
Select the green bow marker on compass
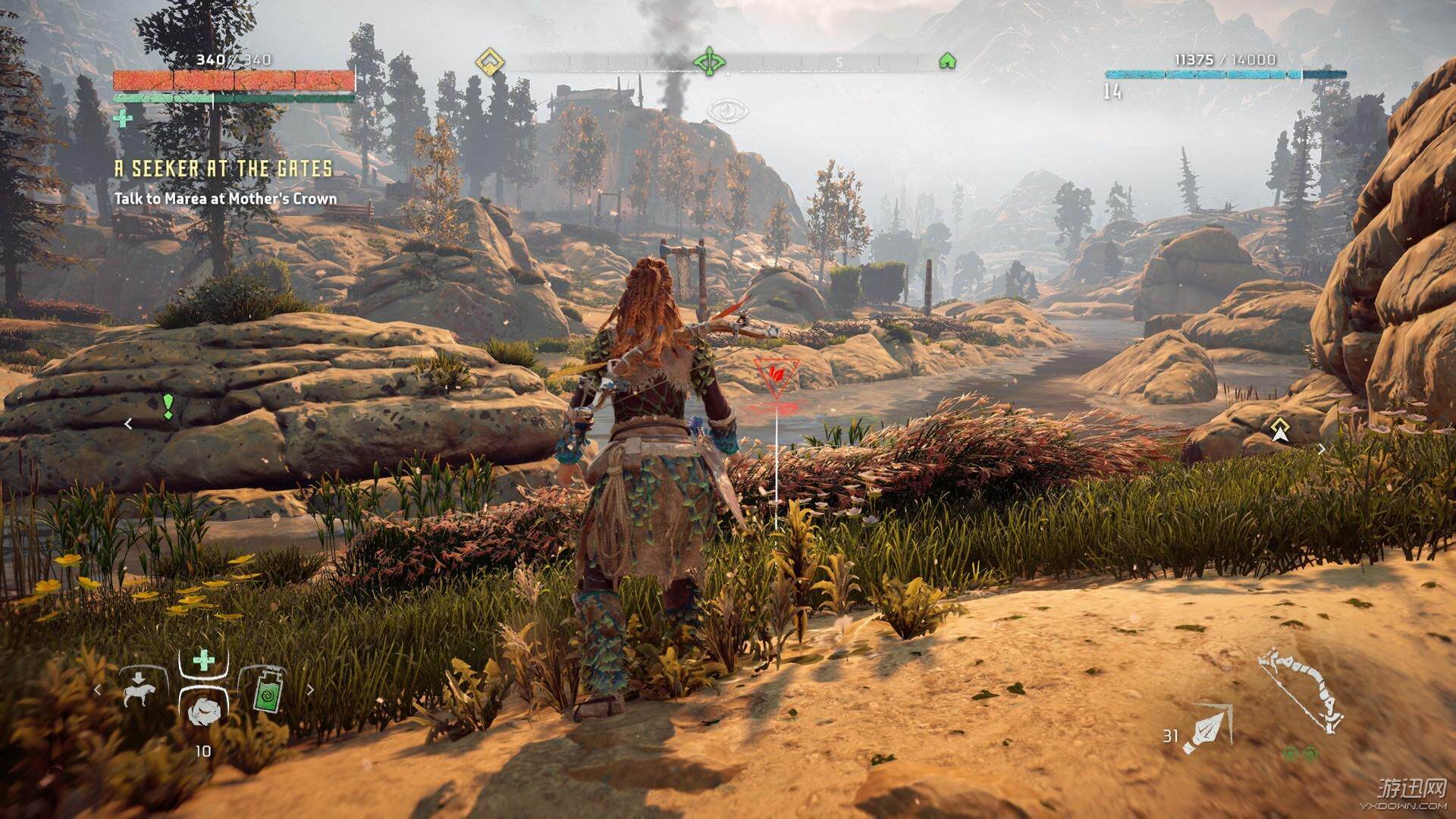pyautogui.click(x=710, y=60)
